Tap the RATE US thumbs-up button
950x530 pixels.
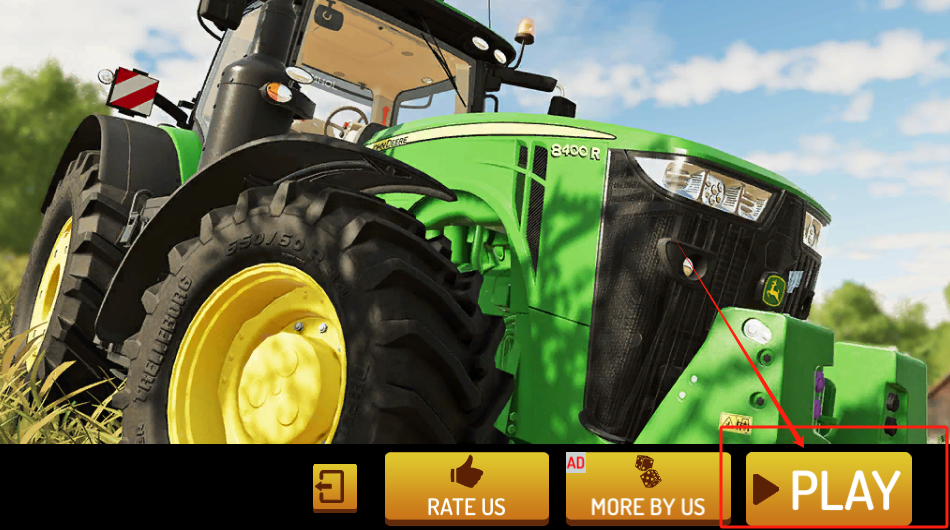click(x=467, y=487)
